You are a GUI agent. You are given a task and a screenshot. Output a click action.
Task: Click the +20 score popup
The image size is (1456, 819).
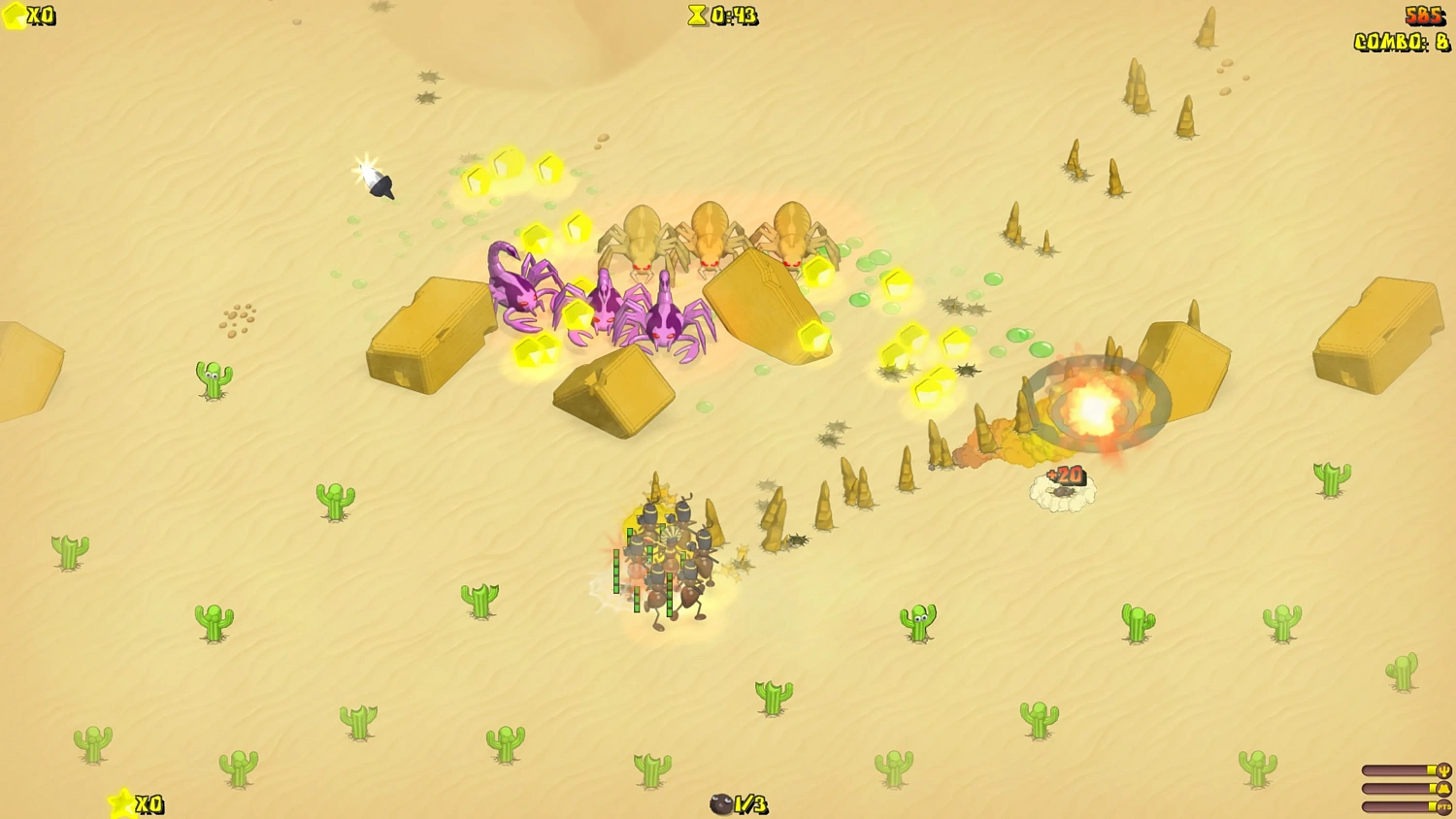click(1064, 475)
